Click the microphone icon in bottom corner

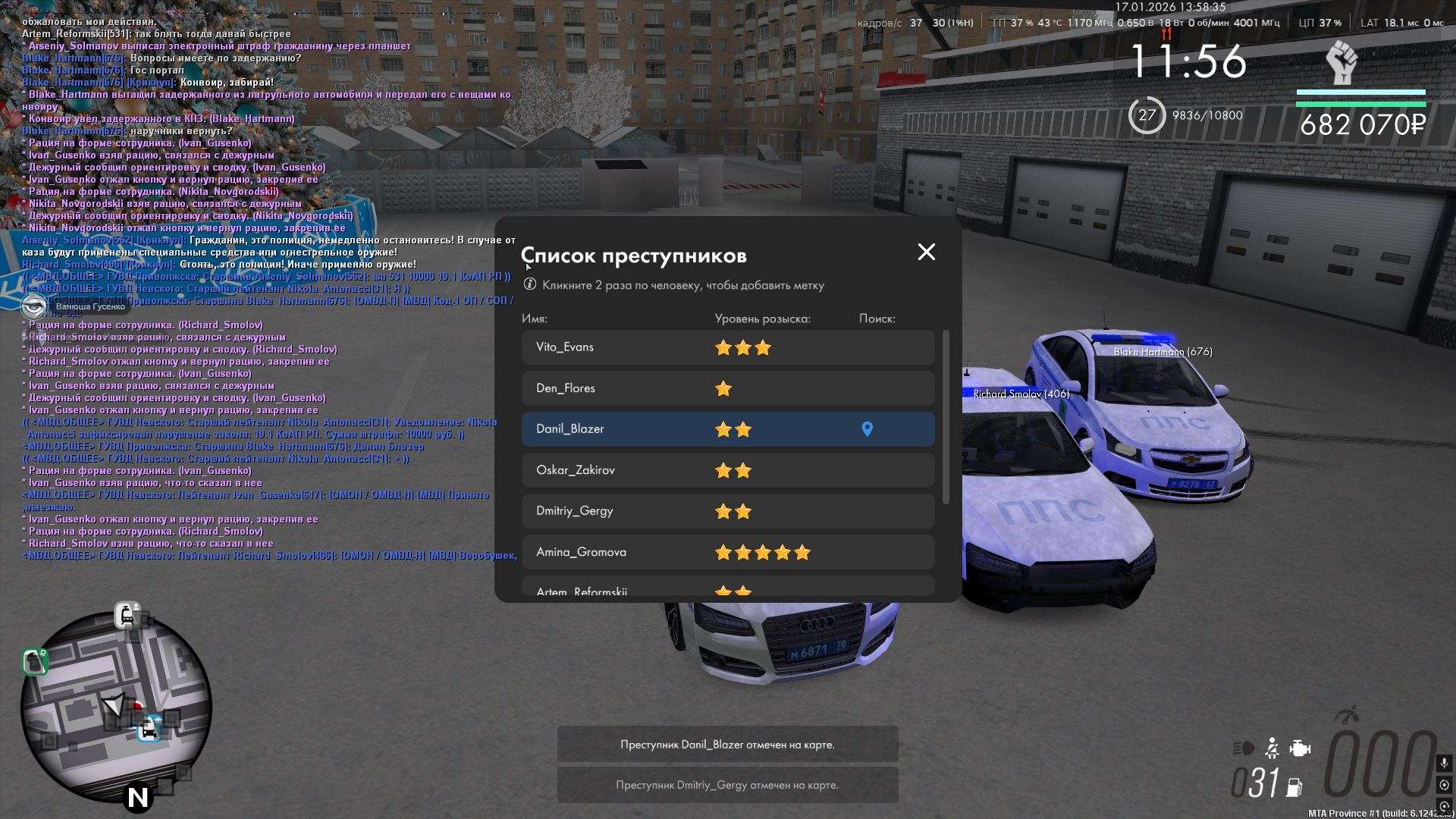coord(1444,763)
